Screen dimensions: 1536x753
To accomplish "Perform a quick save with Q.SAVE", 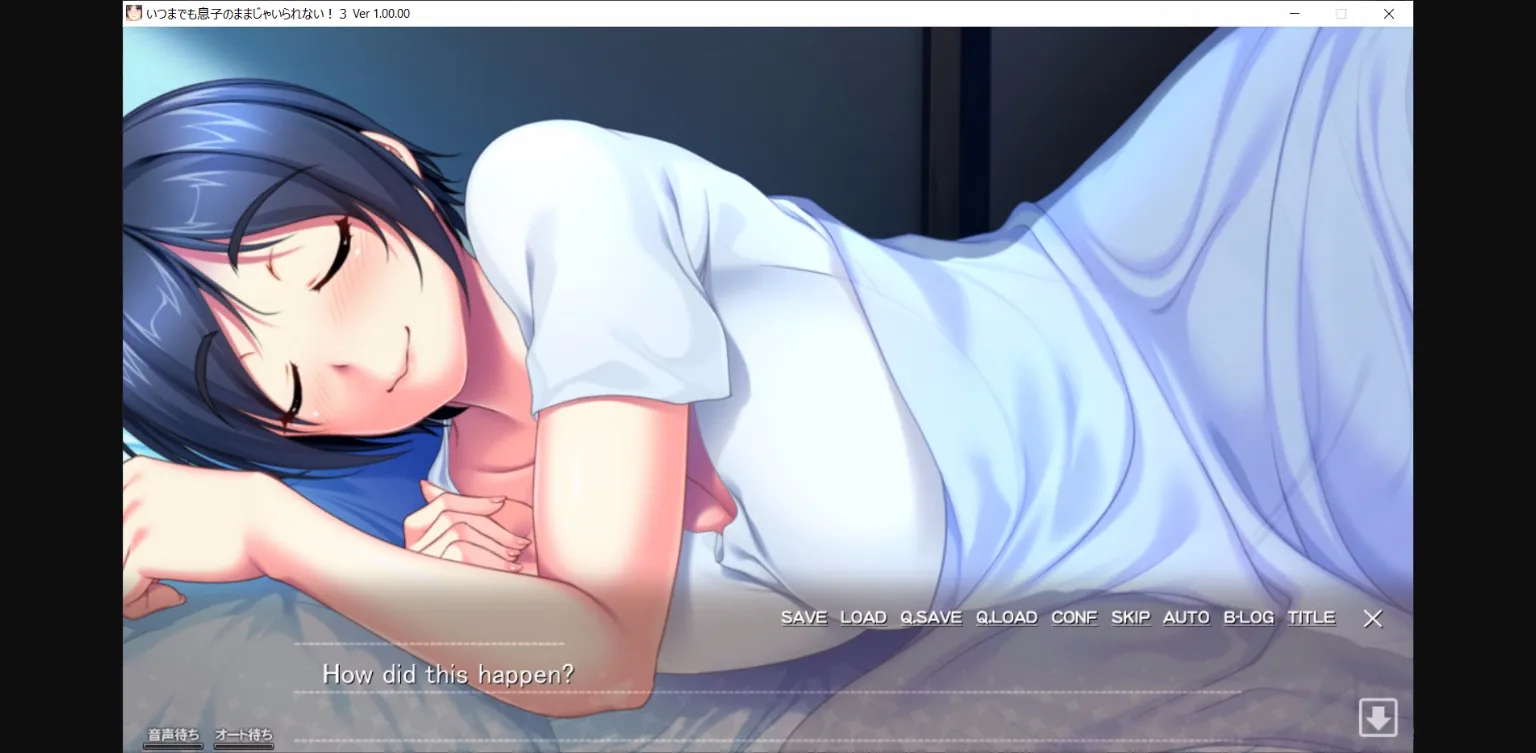I will [931, 617].
